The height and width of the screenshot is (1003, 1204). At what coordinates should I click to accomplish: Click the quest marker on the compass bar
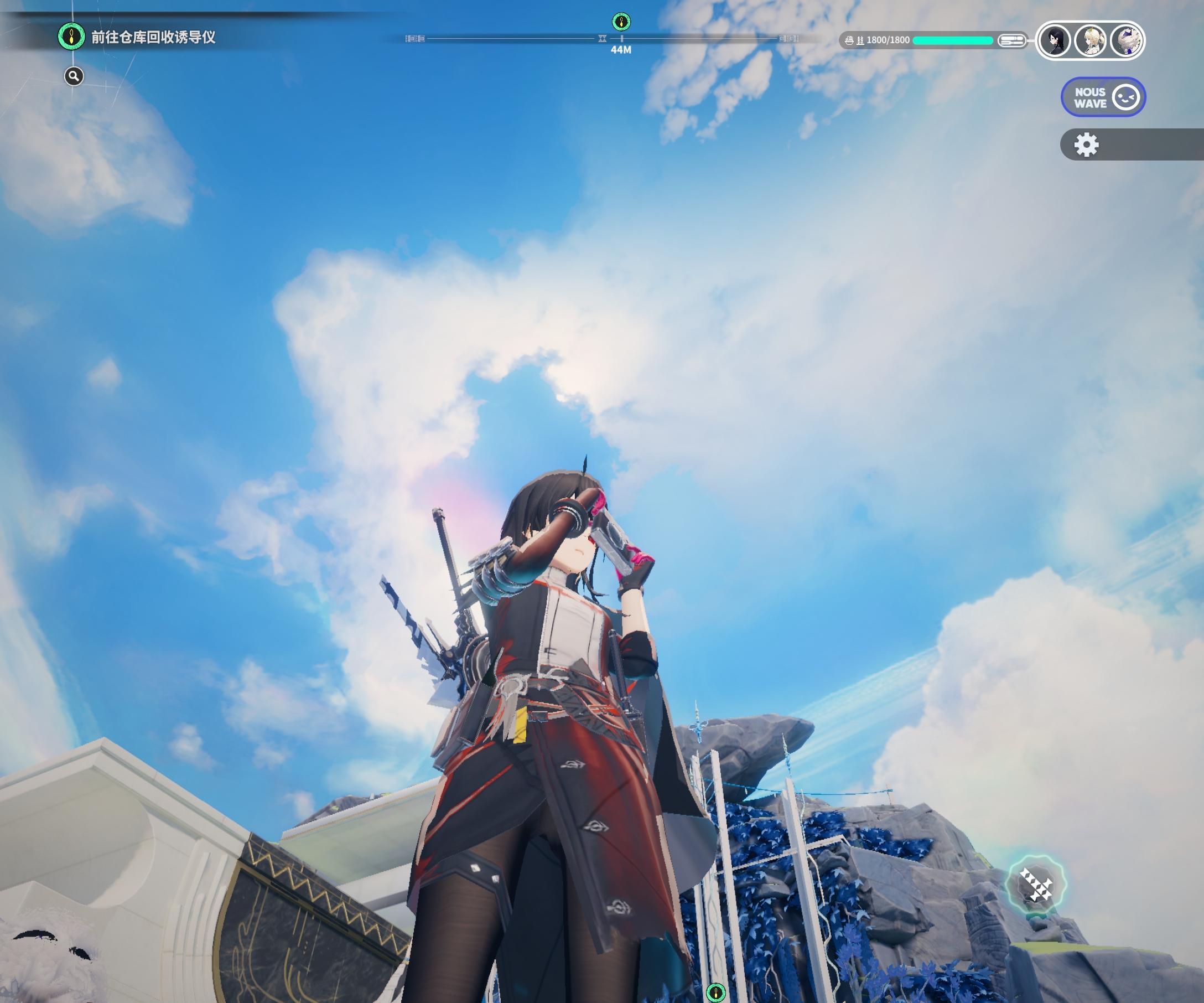tap(621, 22)
